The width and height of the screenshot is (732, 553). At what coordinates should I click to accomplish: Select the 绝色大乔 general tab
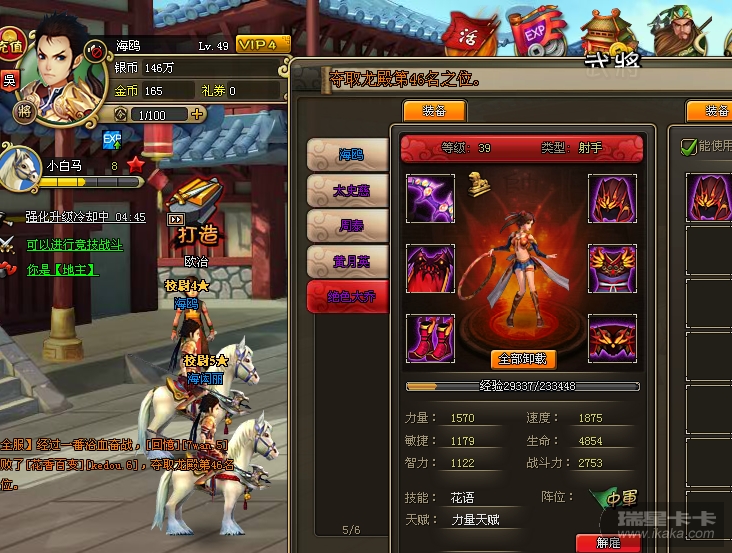point(347,297)
